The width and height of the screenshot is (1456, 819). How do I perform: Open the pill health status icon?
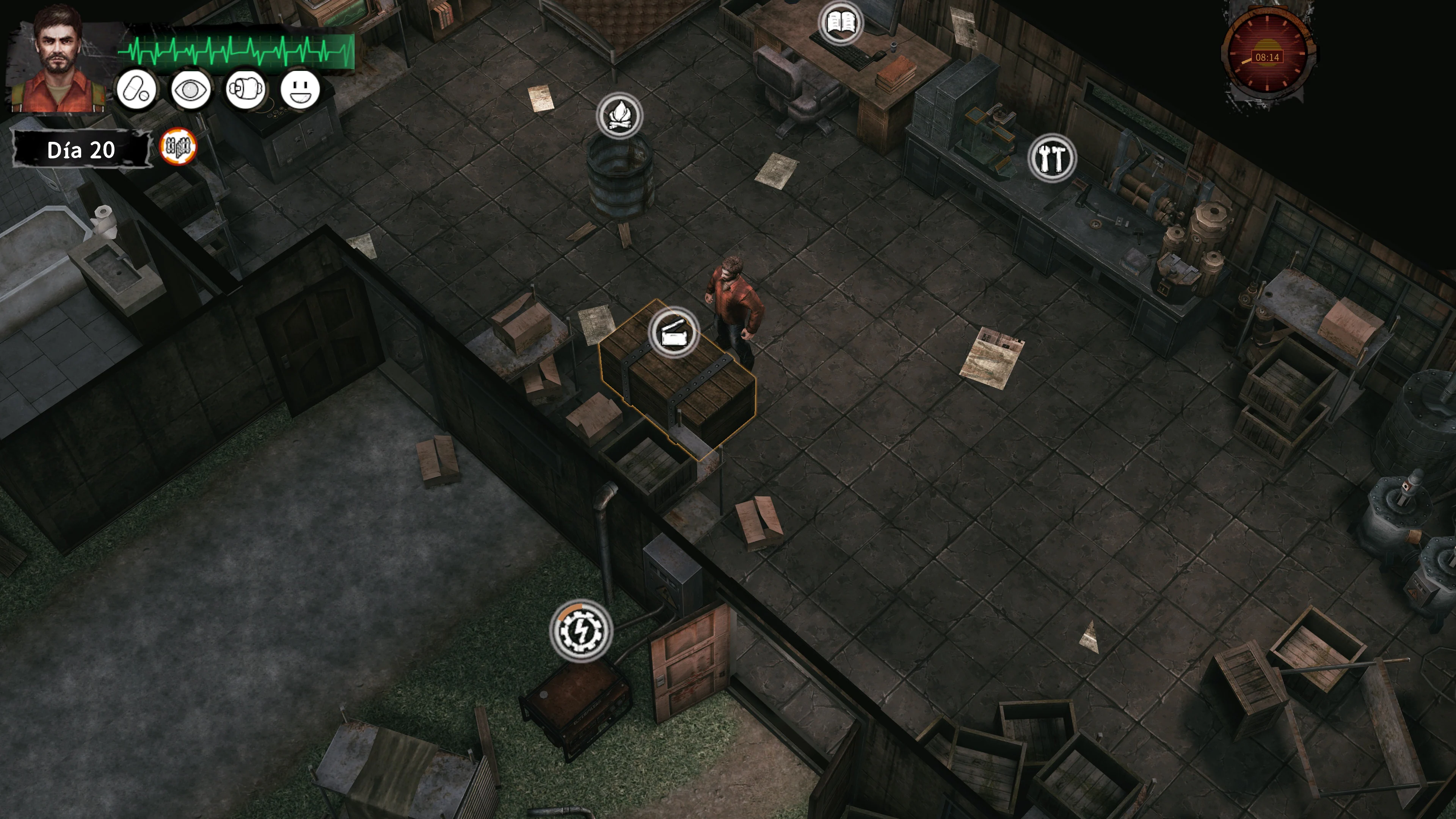tap(136, 90)
